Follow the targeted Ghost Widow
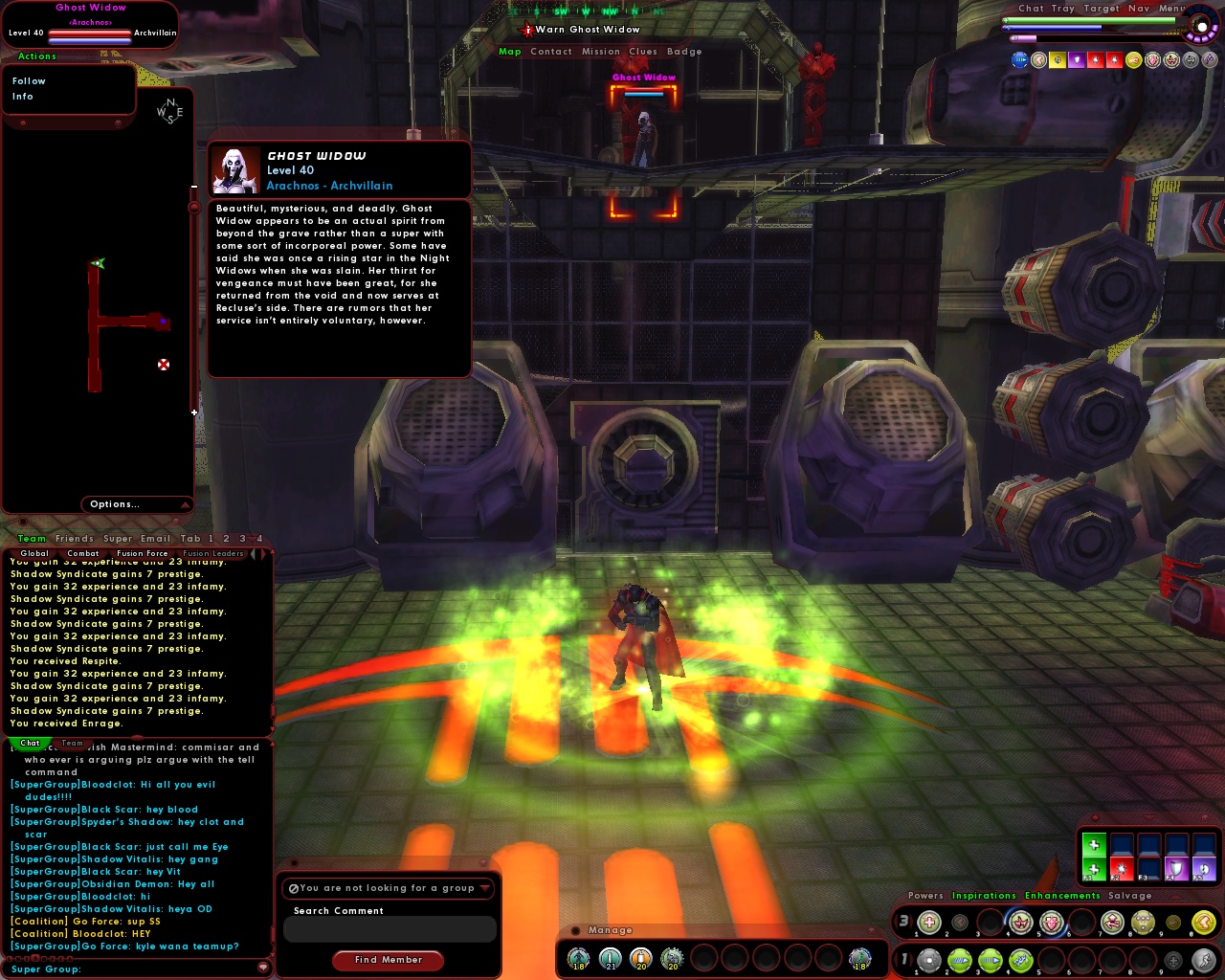Screen dimensions: 1225x980 29,81
